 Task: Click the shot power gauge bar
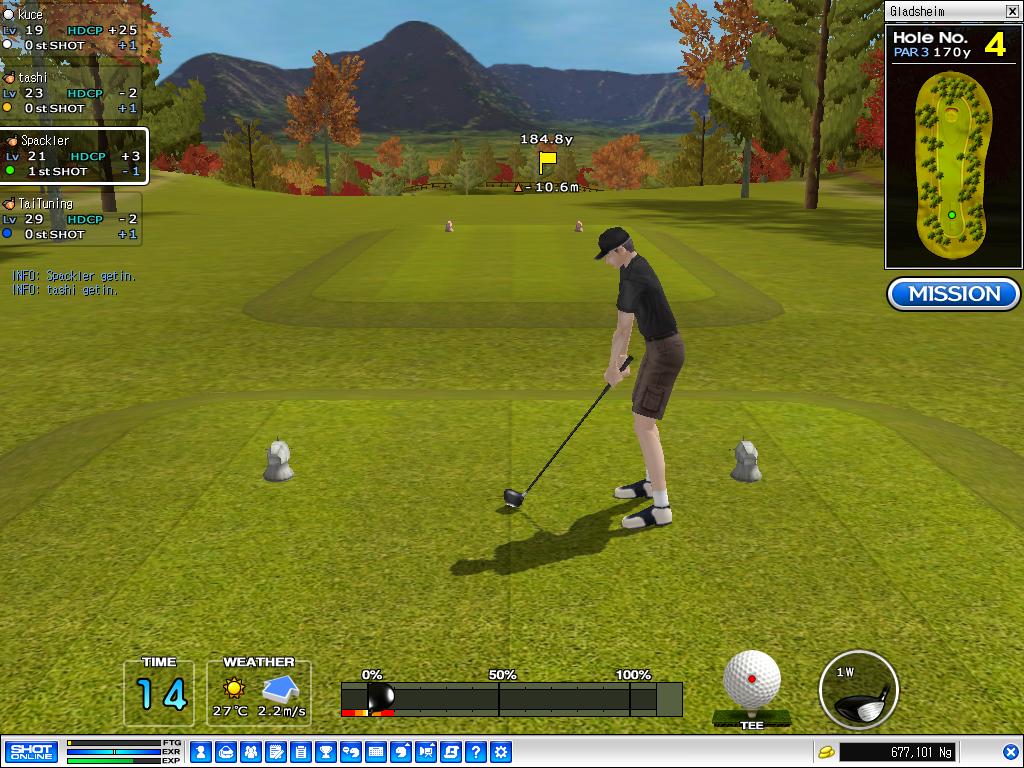pos(511,698)
